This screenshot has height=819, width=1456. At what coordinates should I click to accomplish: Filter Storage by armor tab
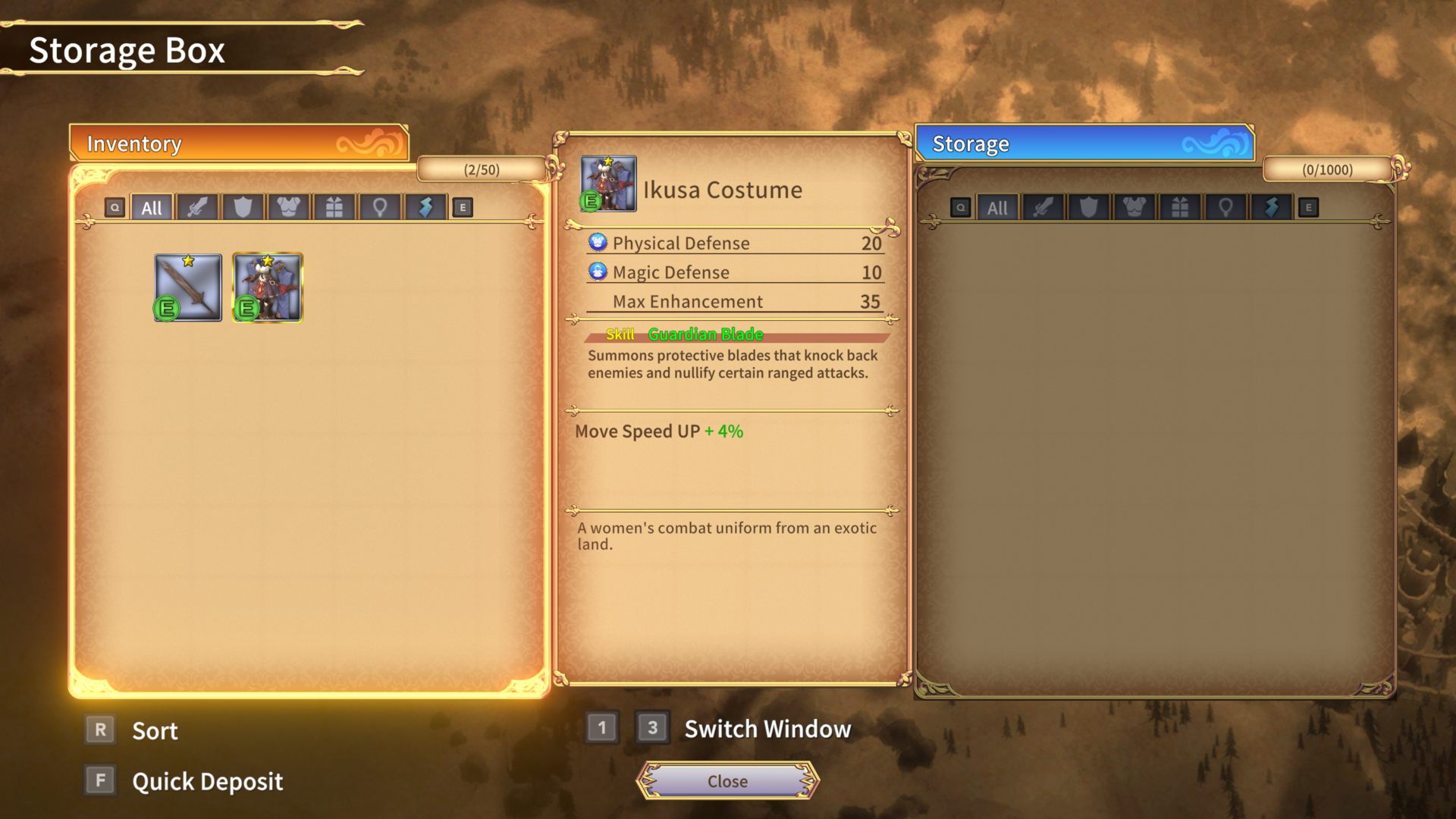(1134, 208)
